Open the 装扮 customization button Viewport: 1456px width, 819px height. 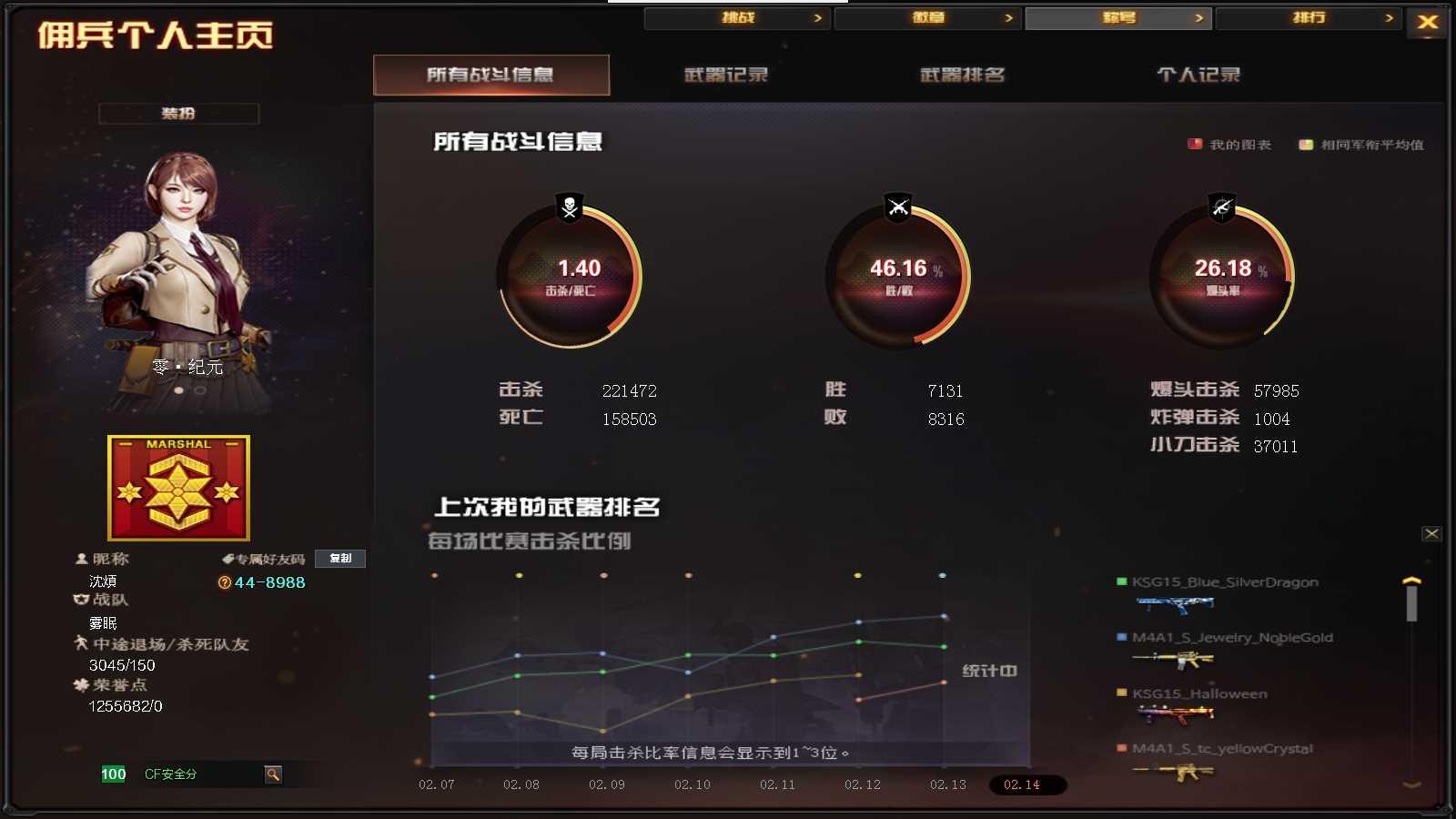179,113
